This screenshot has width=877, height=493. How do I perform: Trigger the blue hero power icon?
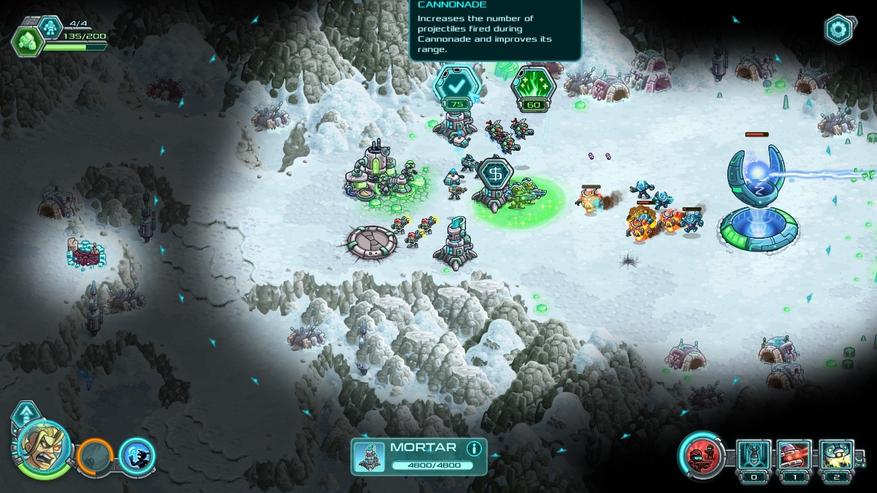click(x=137, y=455)
